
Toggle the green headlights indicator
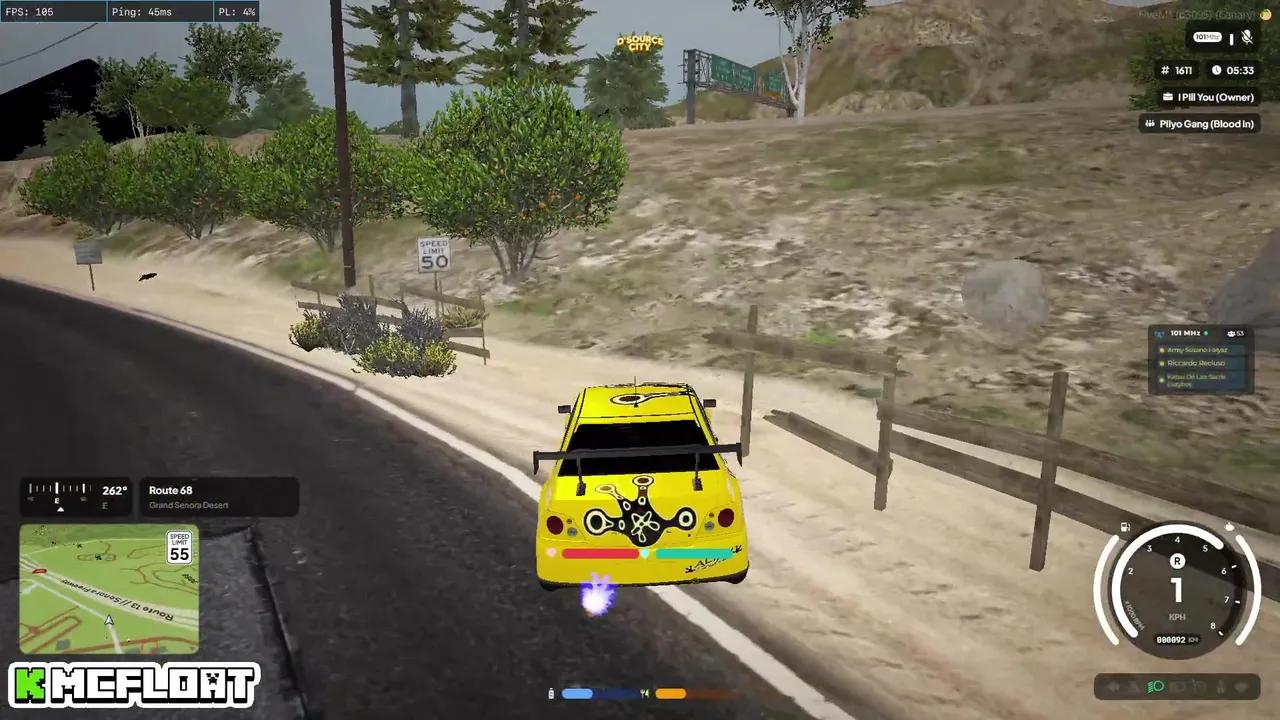[1157, 687]
